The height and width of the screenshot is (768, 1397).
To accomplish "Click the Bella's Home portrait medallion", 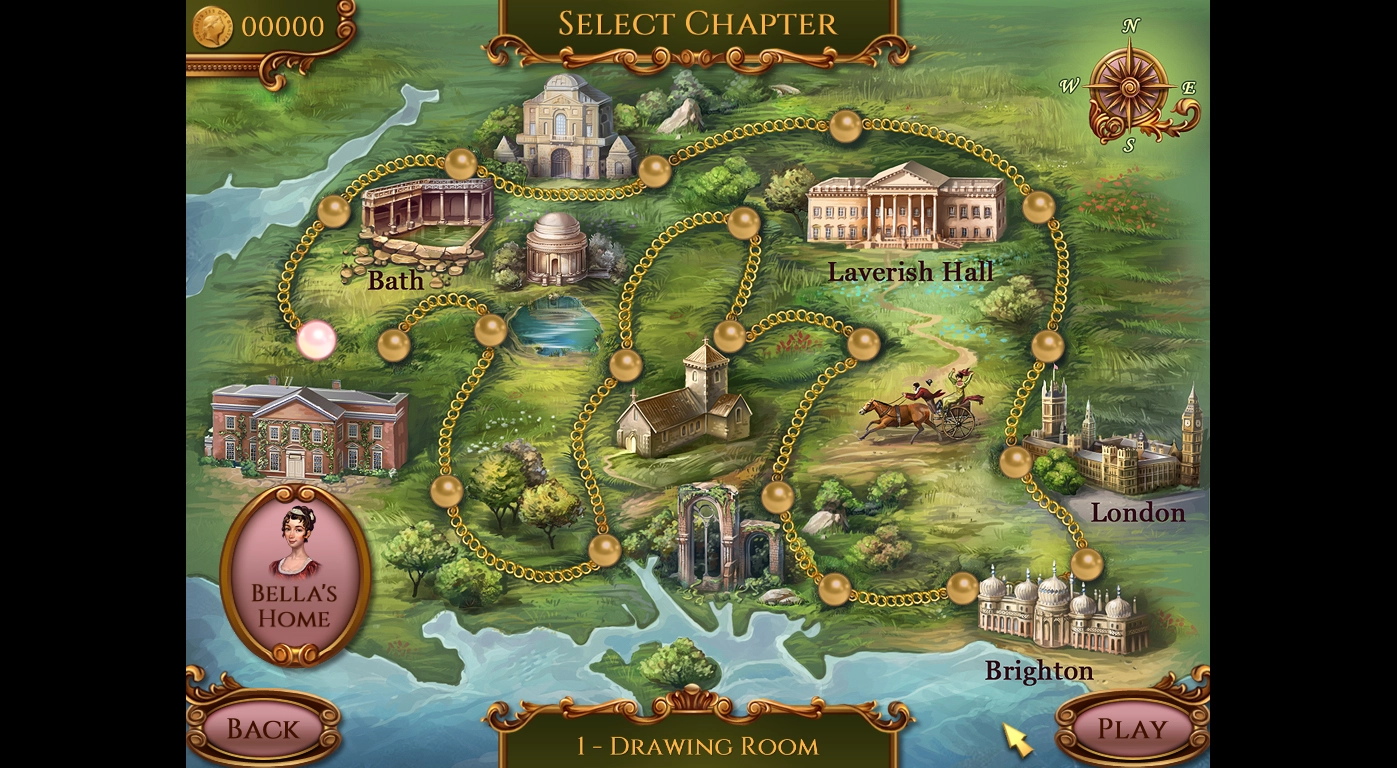I will coord(294,574).
